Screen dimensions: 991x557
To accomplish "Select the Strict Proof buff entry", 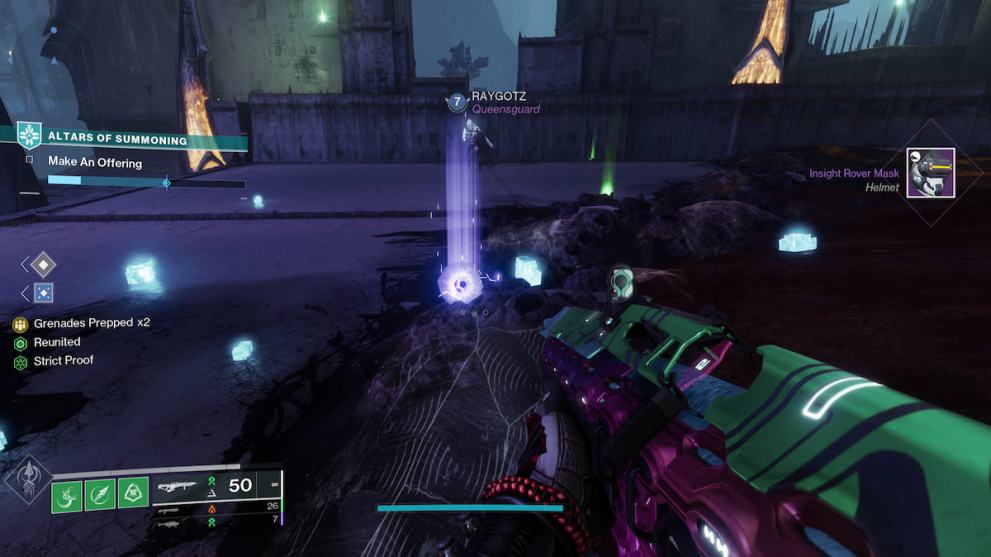I will click(x=63, y=361).
